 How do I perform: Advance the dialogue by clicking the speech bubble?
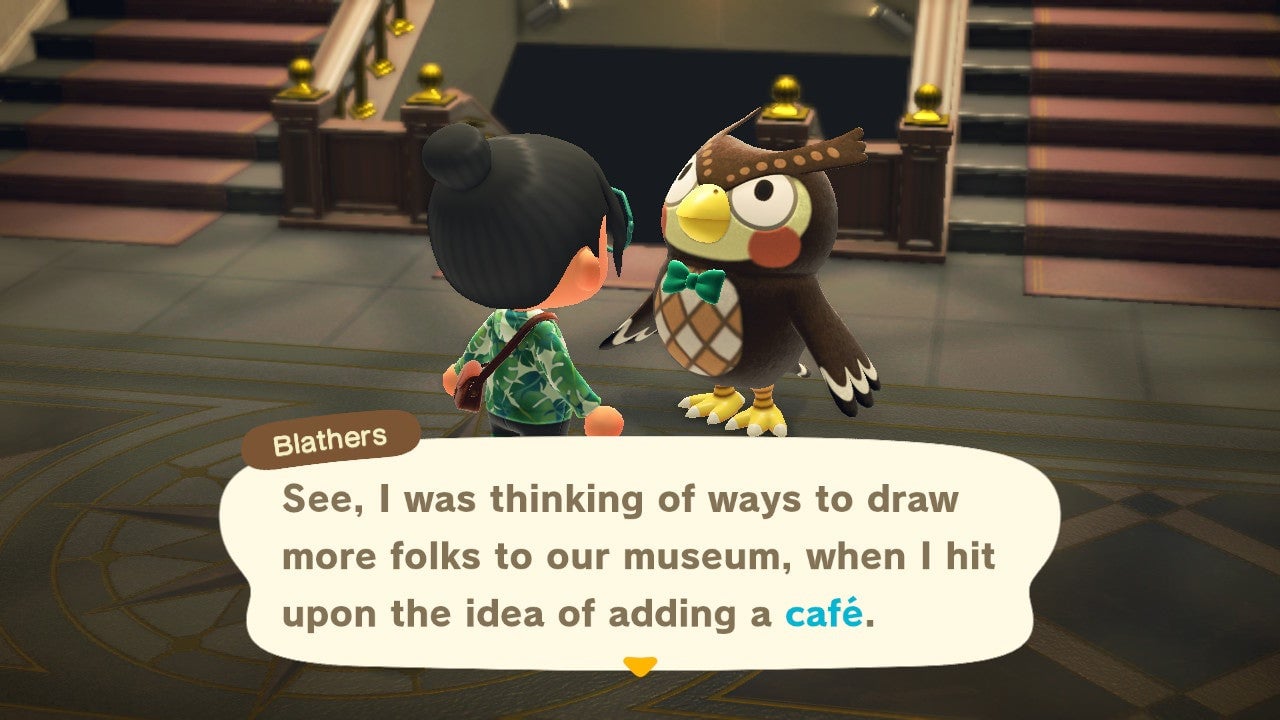(640, 555)
